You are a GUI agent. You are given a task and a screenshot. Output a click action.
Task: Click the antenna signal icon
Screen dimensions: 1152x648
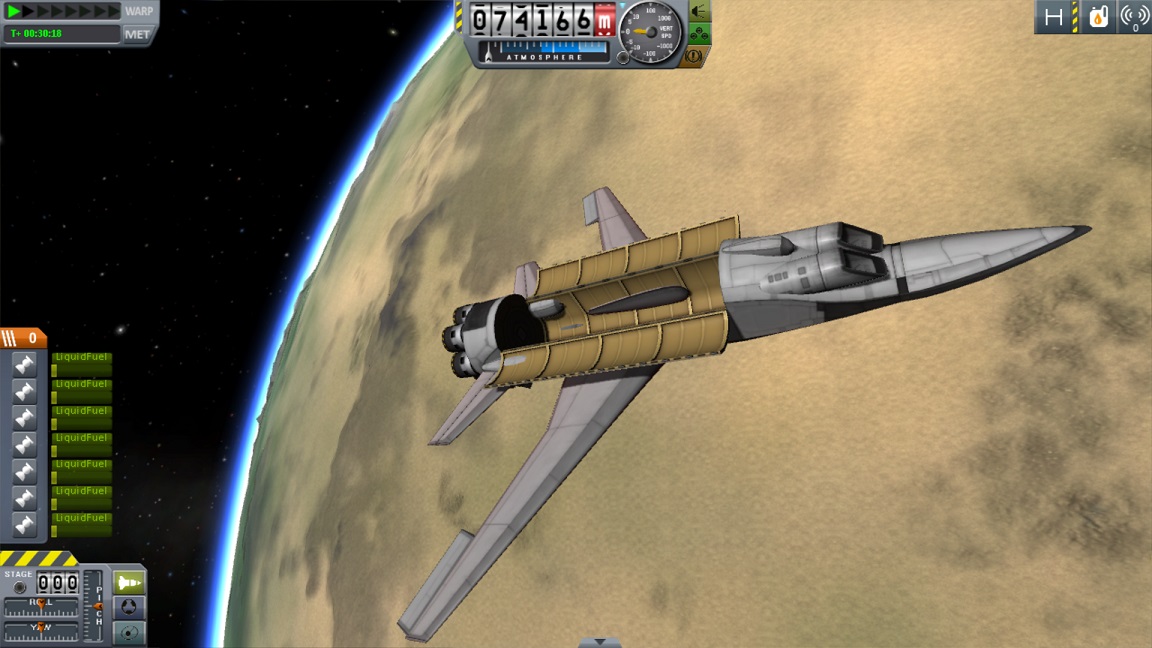click(x=1134, y=17)
